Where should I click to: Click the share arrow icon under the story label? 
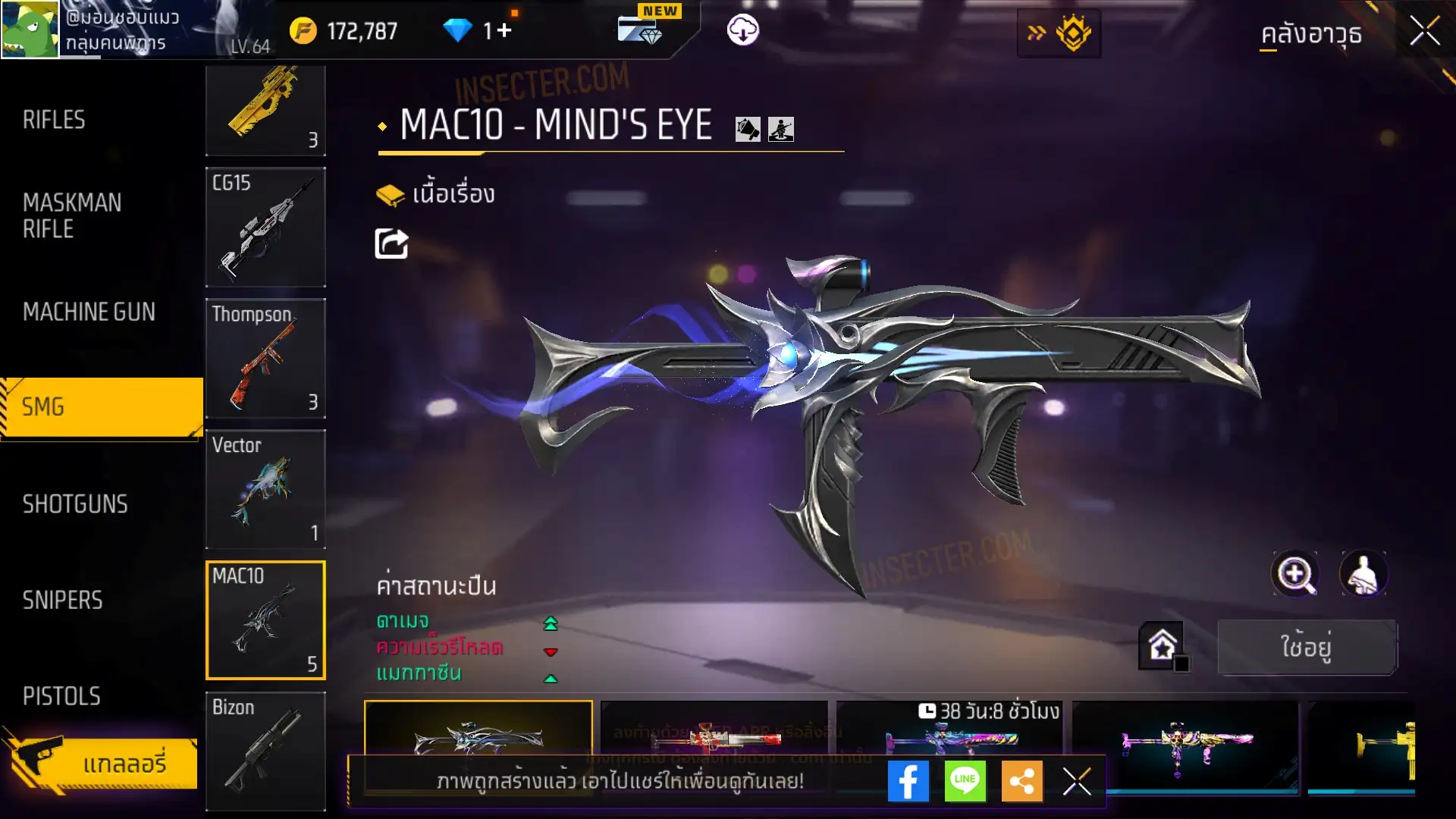click(391, 243)
